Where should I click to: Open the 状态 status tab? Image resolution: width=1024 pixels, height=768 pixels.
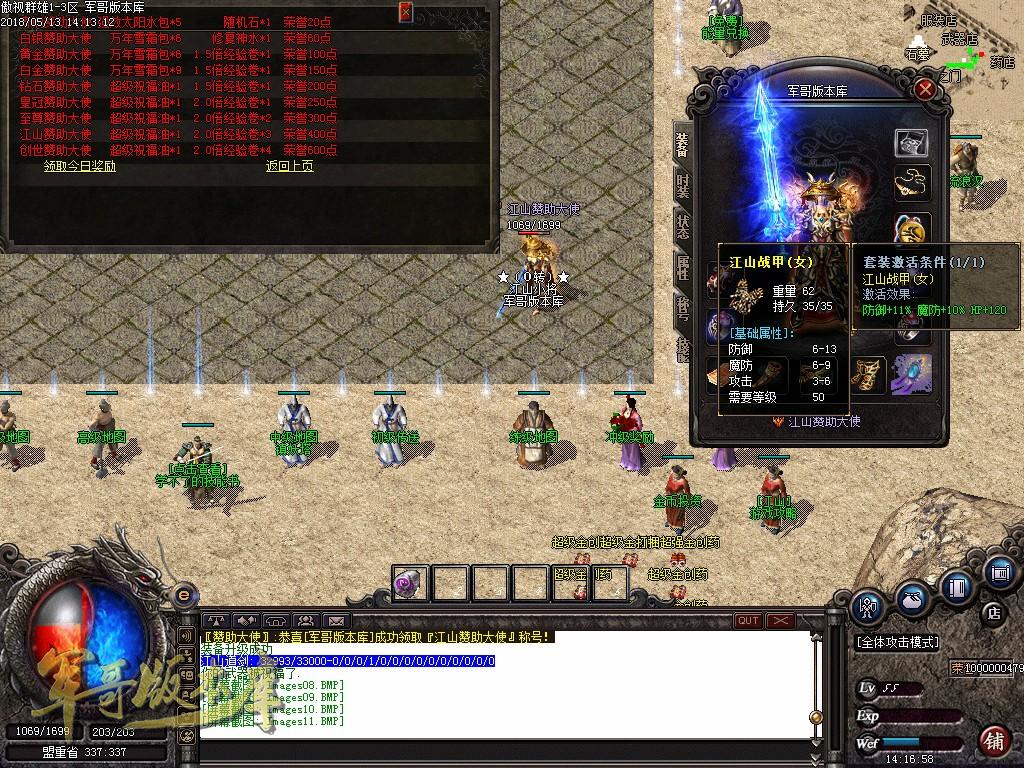(x=683, y=225)
